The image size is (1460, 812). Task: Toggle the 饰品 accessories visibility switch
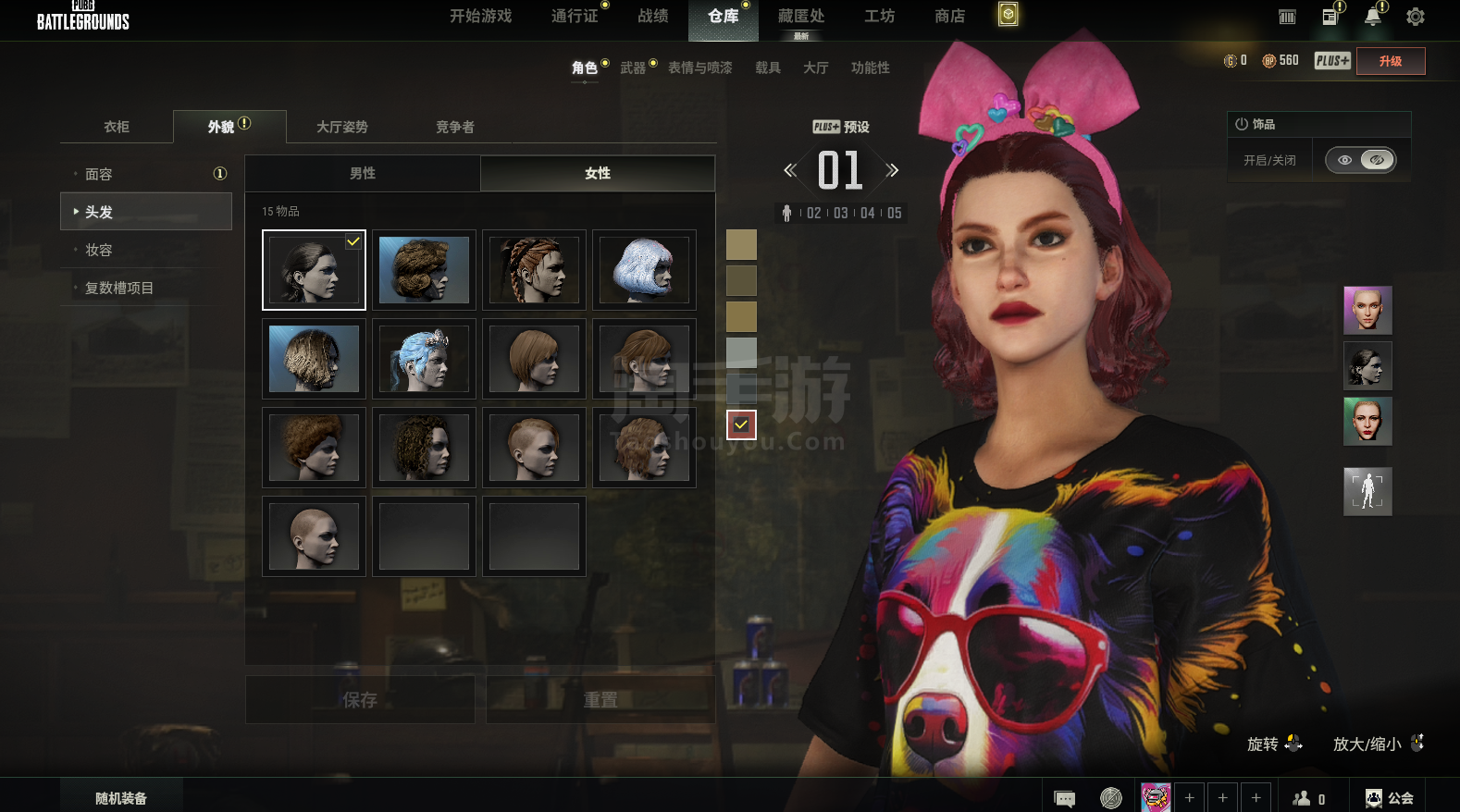[x=1360, y=160]
